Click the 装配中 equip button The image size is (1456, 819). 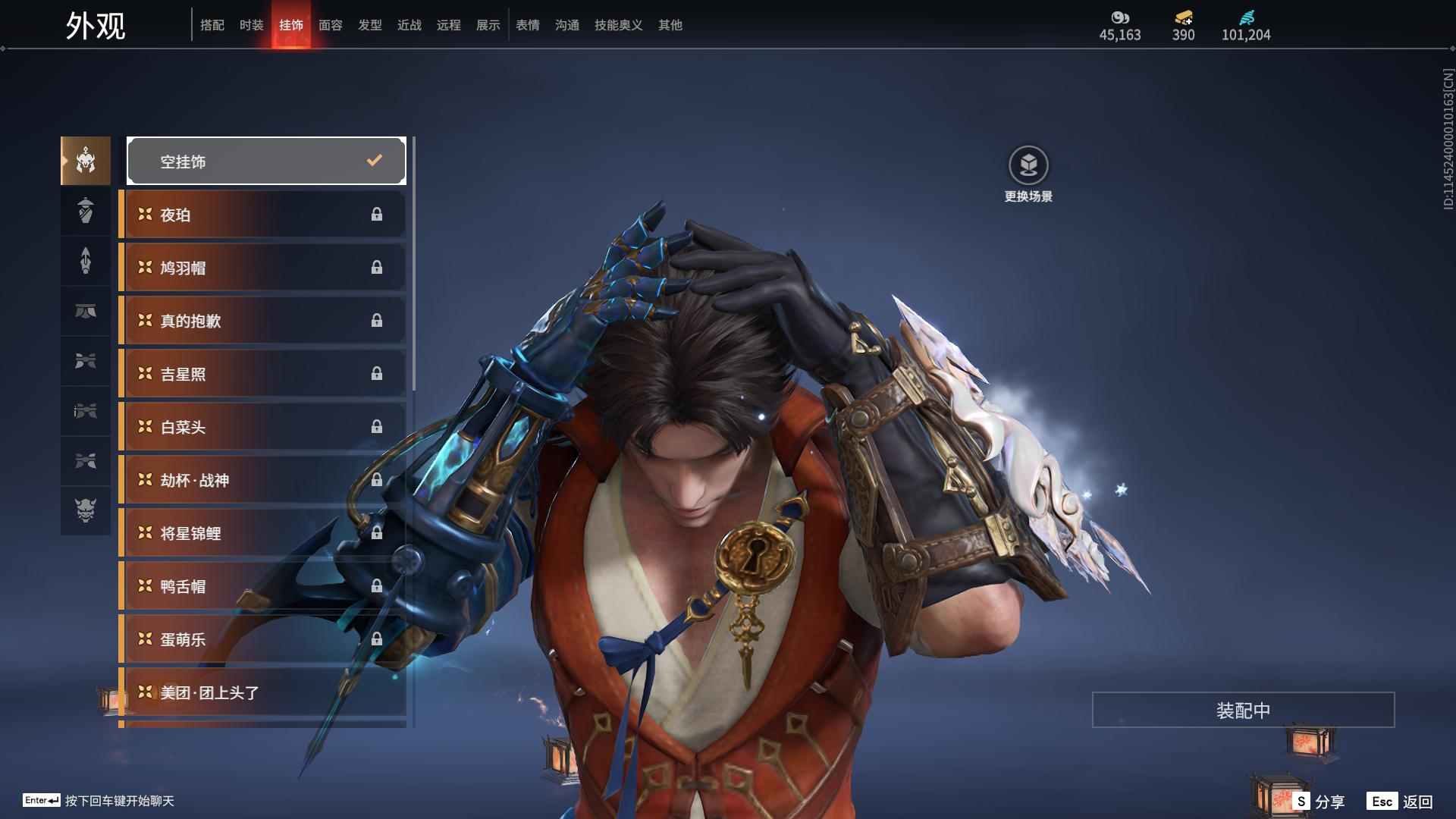point(1243,710)
